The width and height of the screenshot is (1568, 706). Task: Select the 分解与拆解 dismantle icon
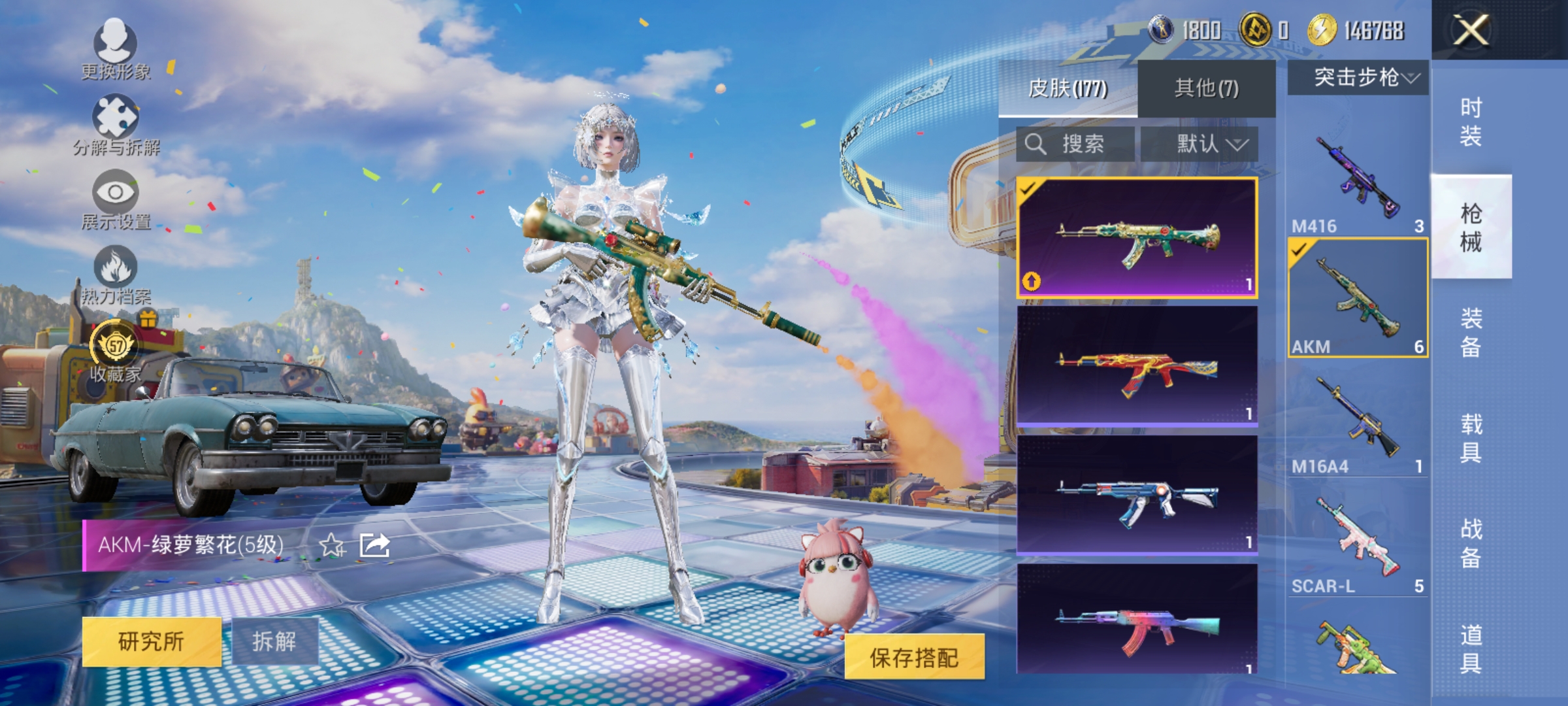(116, 116)
